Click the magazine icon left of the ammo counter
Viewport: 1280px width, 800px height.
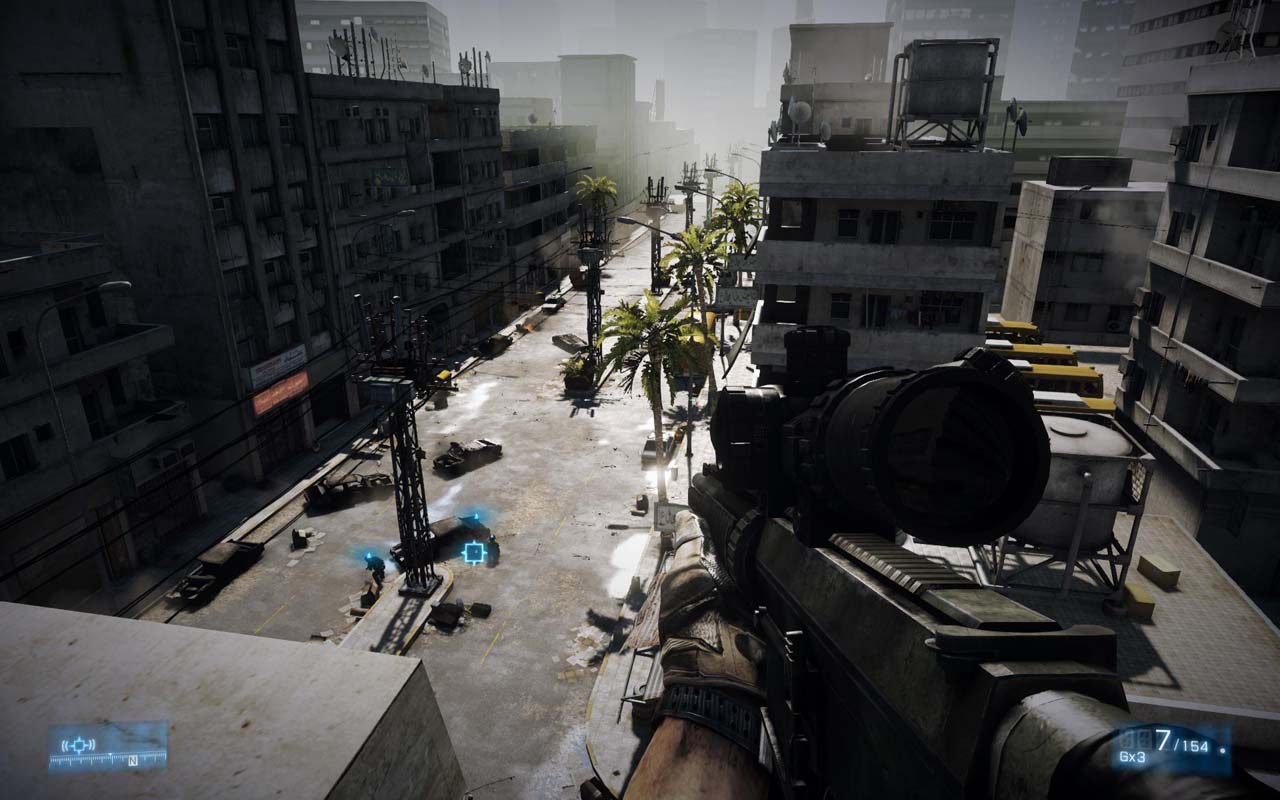coord(1137,737)
